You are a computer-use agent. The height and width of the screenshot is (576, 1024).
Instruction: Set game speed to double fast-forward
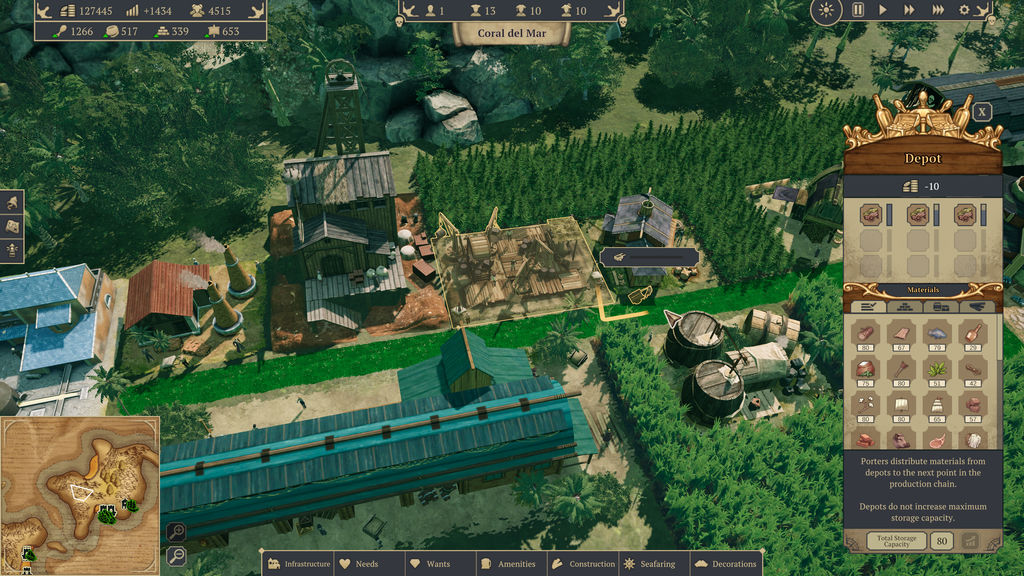pyautogui.click(x=908, y=10)
